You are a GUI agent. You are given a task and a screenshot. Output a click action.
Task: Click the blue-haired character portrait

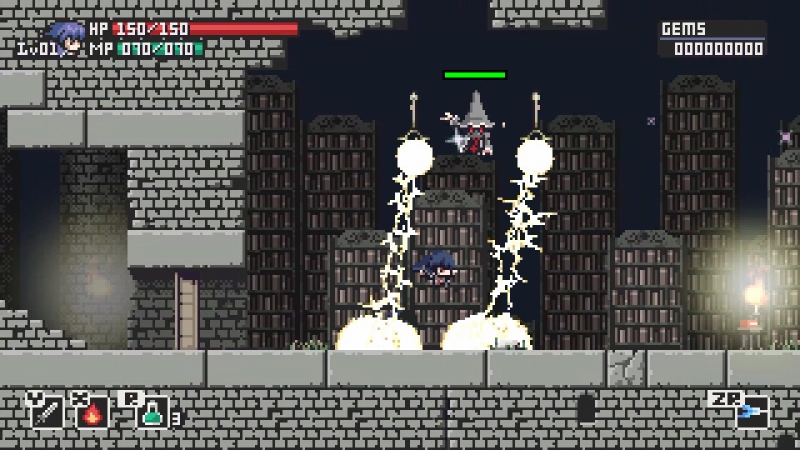[x=67, y=38]
